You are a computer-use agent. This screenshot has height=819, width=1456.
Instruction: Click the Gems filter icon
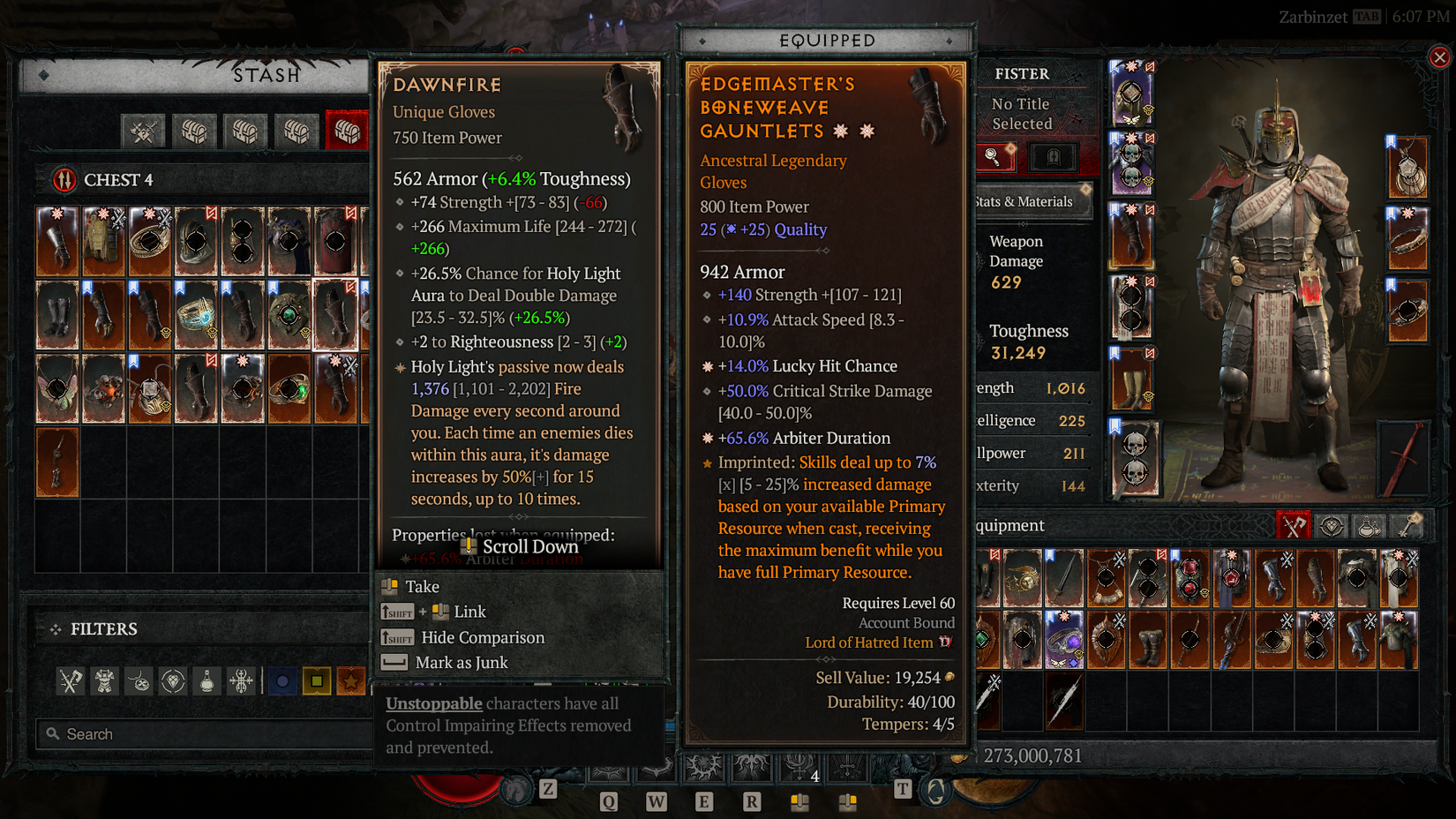[172, 680]
